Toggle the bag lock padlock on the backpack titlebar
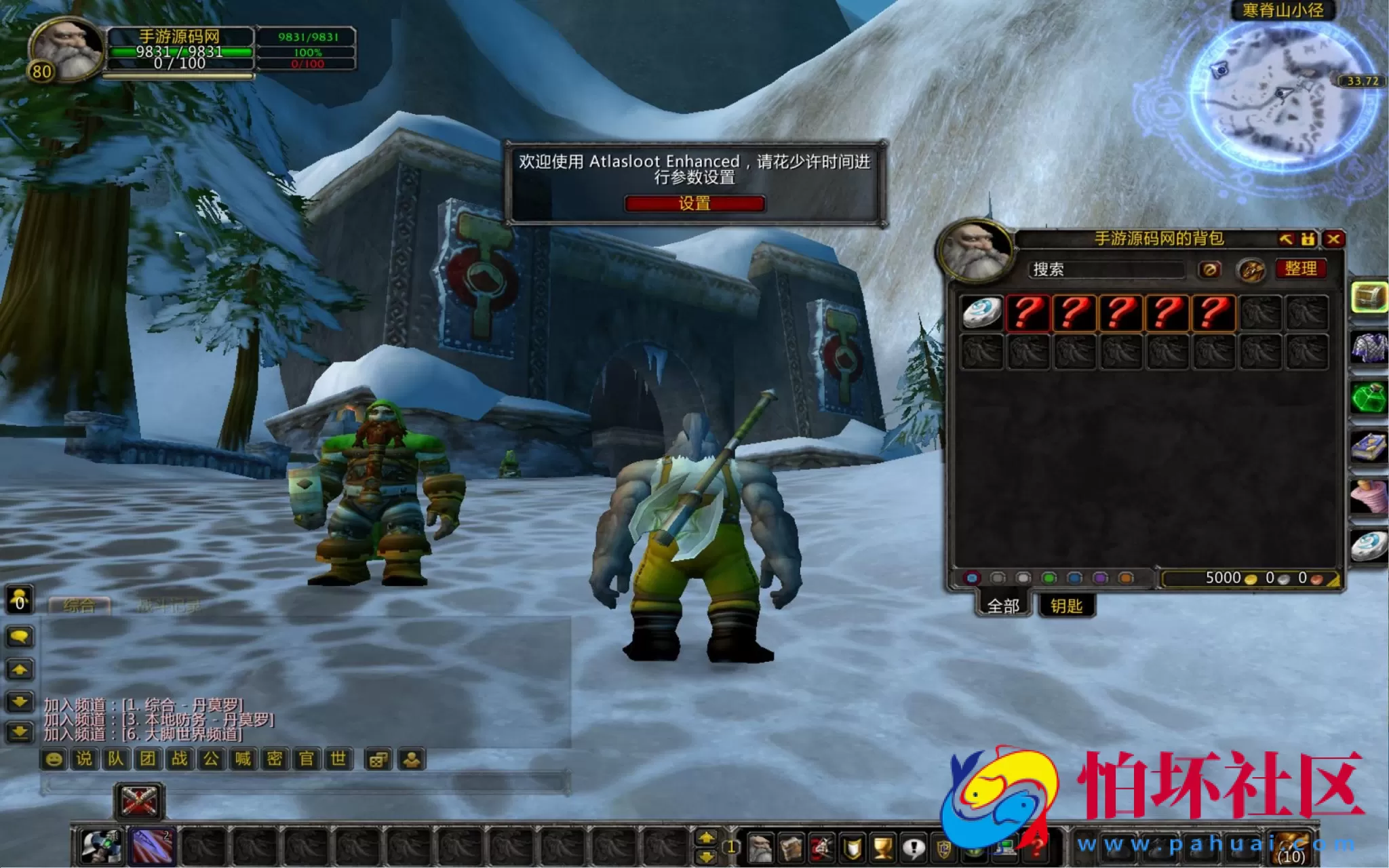 1308,239
